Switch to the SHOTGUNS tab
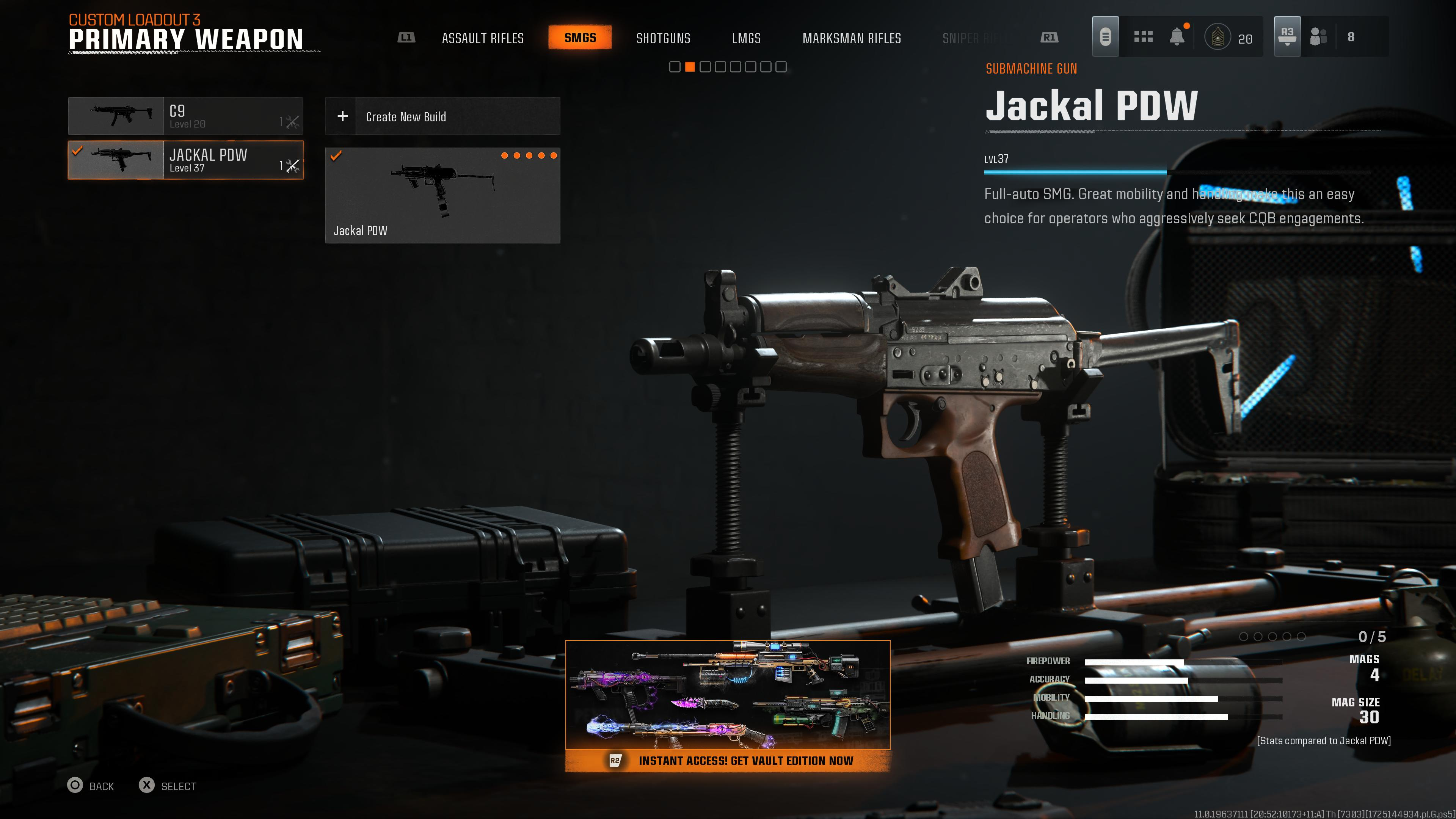The height and width of the screenshot is (819, 1456). pos(664,38)
